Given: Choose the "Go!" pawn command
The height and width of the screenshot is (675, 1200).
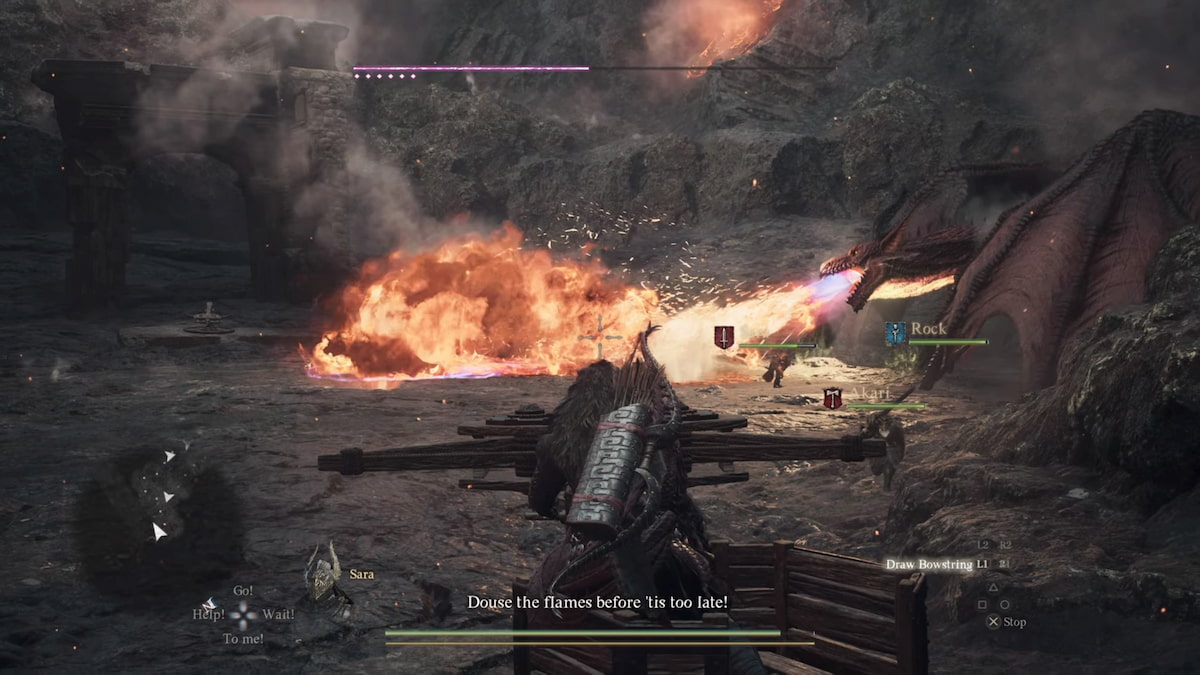Looking at the screenshot, I should (x=243, y=591).
